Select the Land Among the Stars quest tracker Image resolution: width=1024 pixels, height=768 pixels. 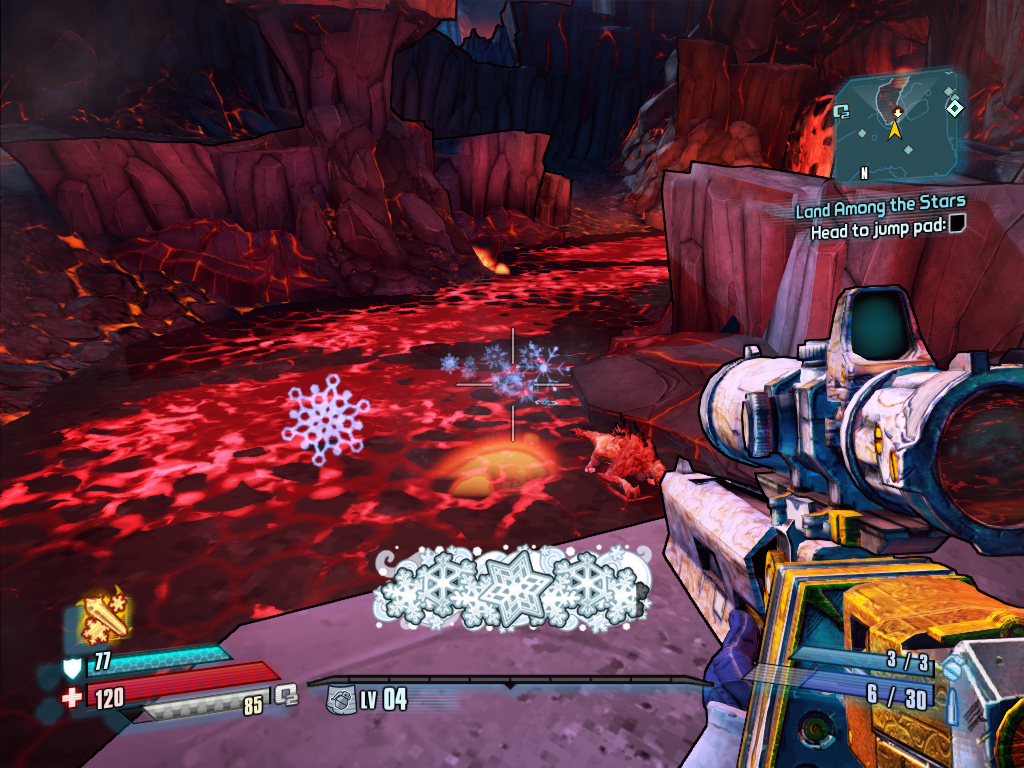pos(880,208)
